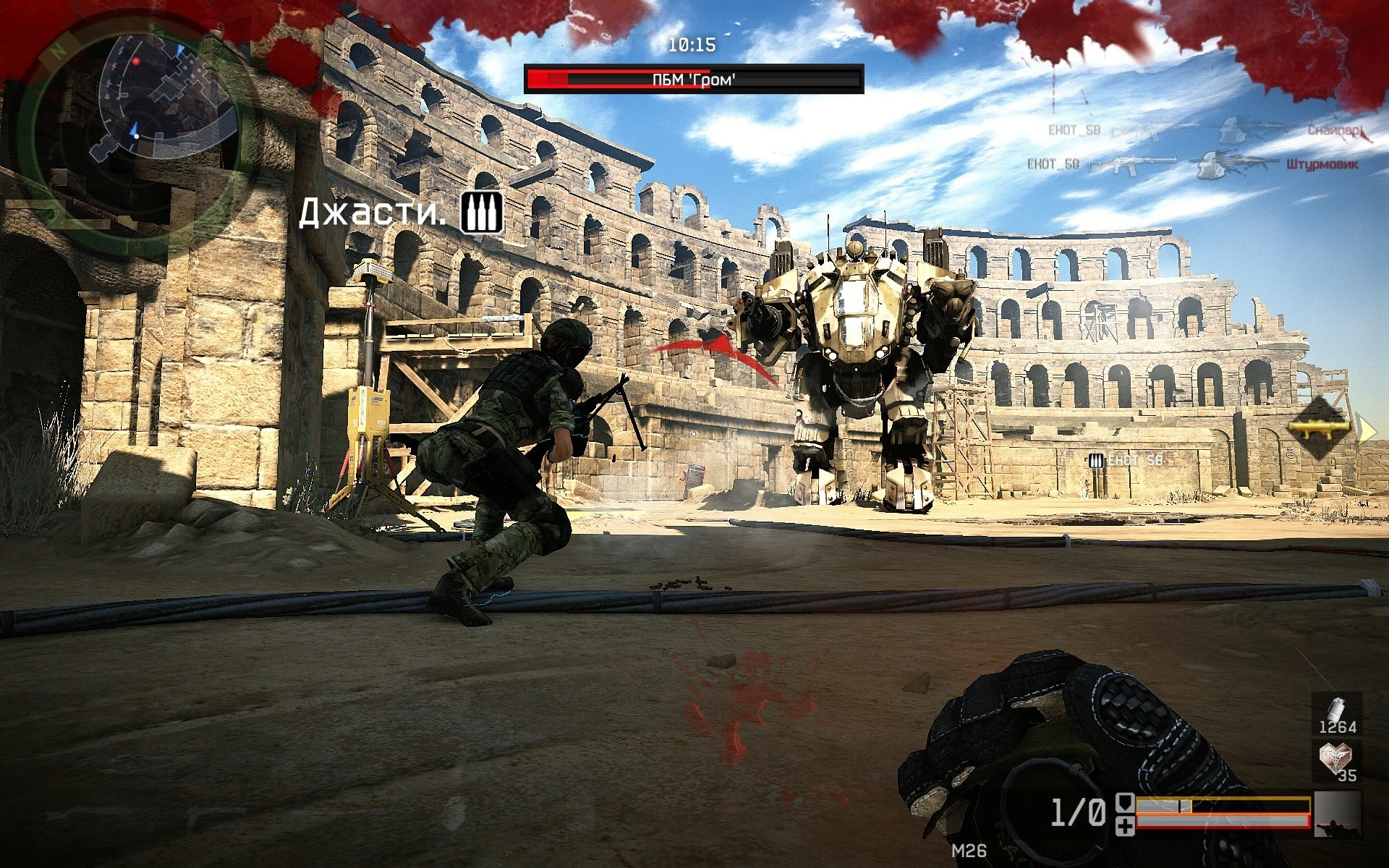Select the weapon thumbnail beside the health bar

(1337, 814)
